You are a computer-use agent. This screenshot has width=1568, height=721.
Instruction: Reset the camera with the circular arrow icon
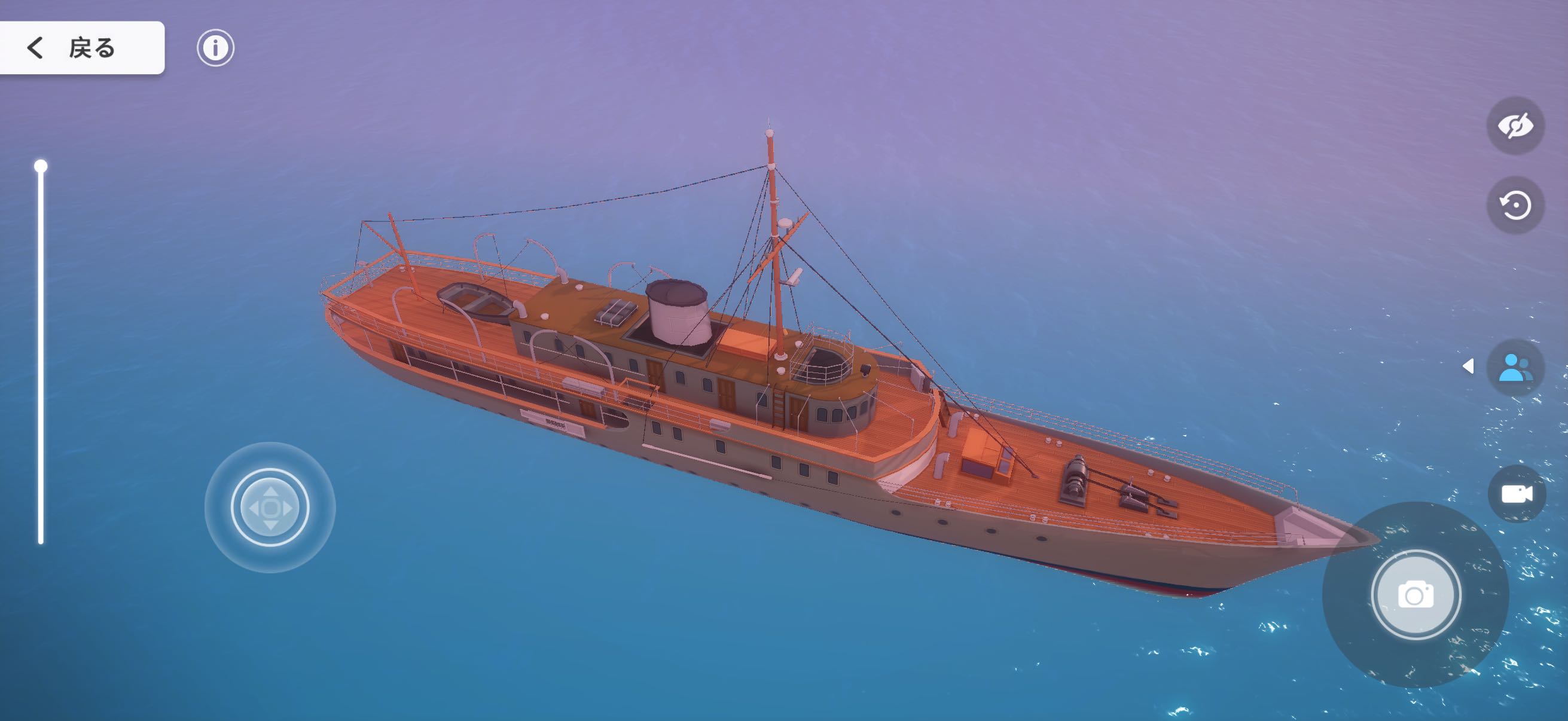pos(1514,205)
